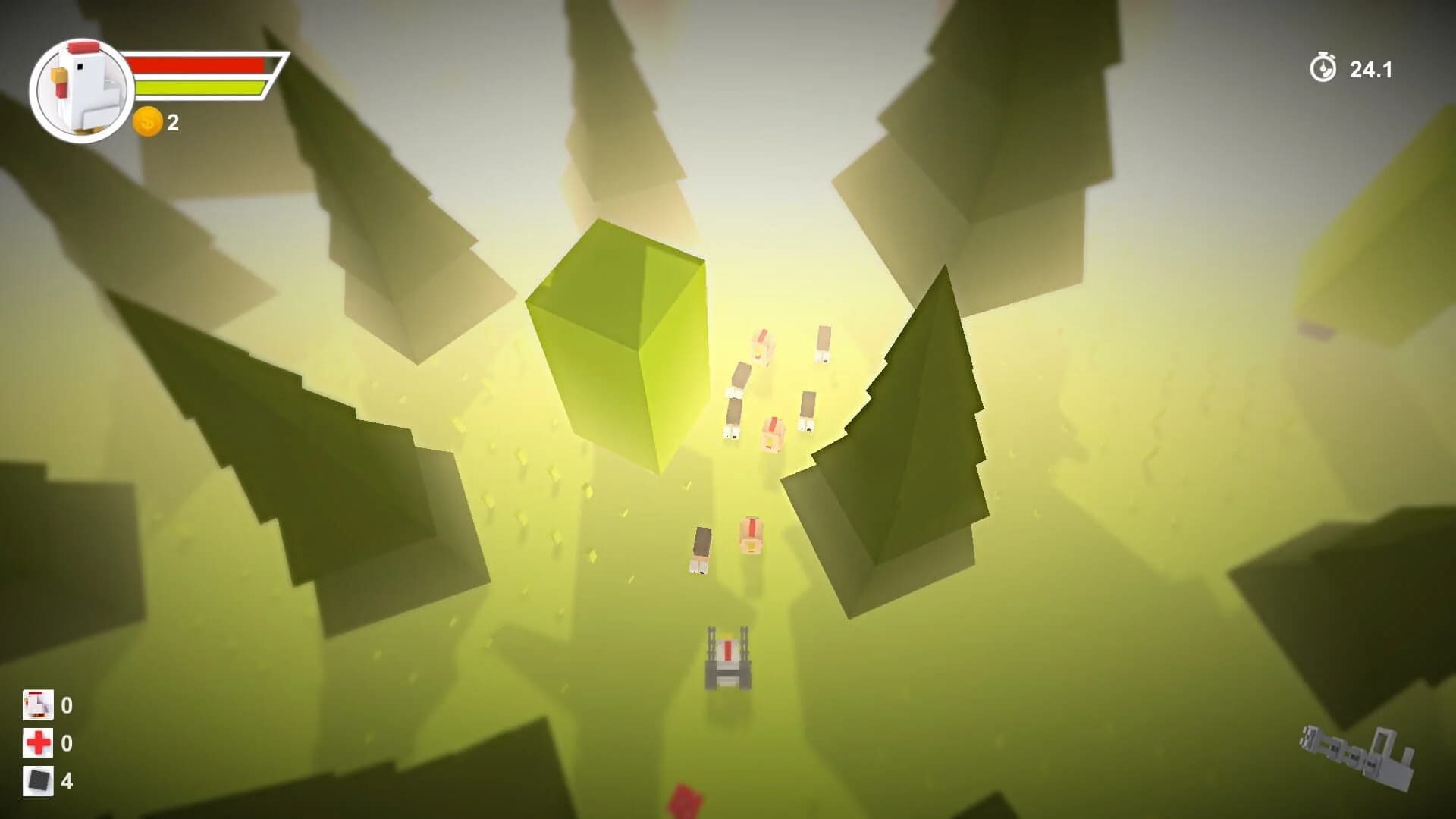Click the stopwatch timer icon
1456x819 pixels.
coord(1324,67)
